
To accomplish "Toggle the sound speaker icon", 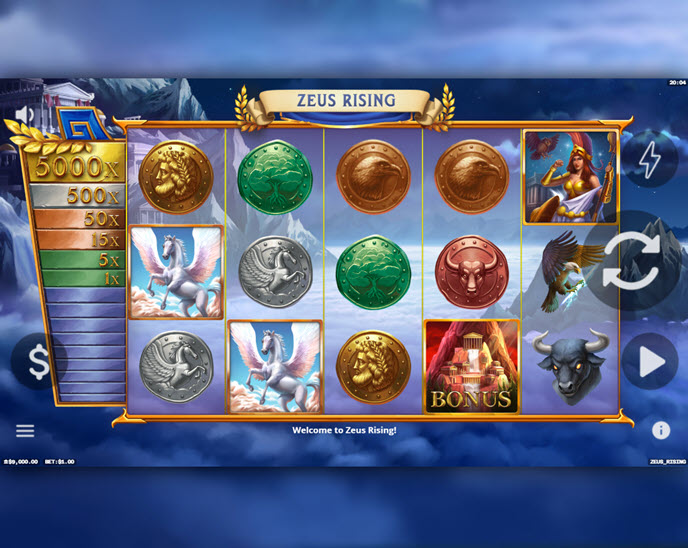I will [x=24, y=113].
